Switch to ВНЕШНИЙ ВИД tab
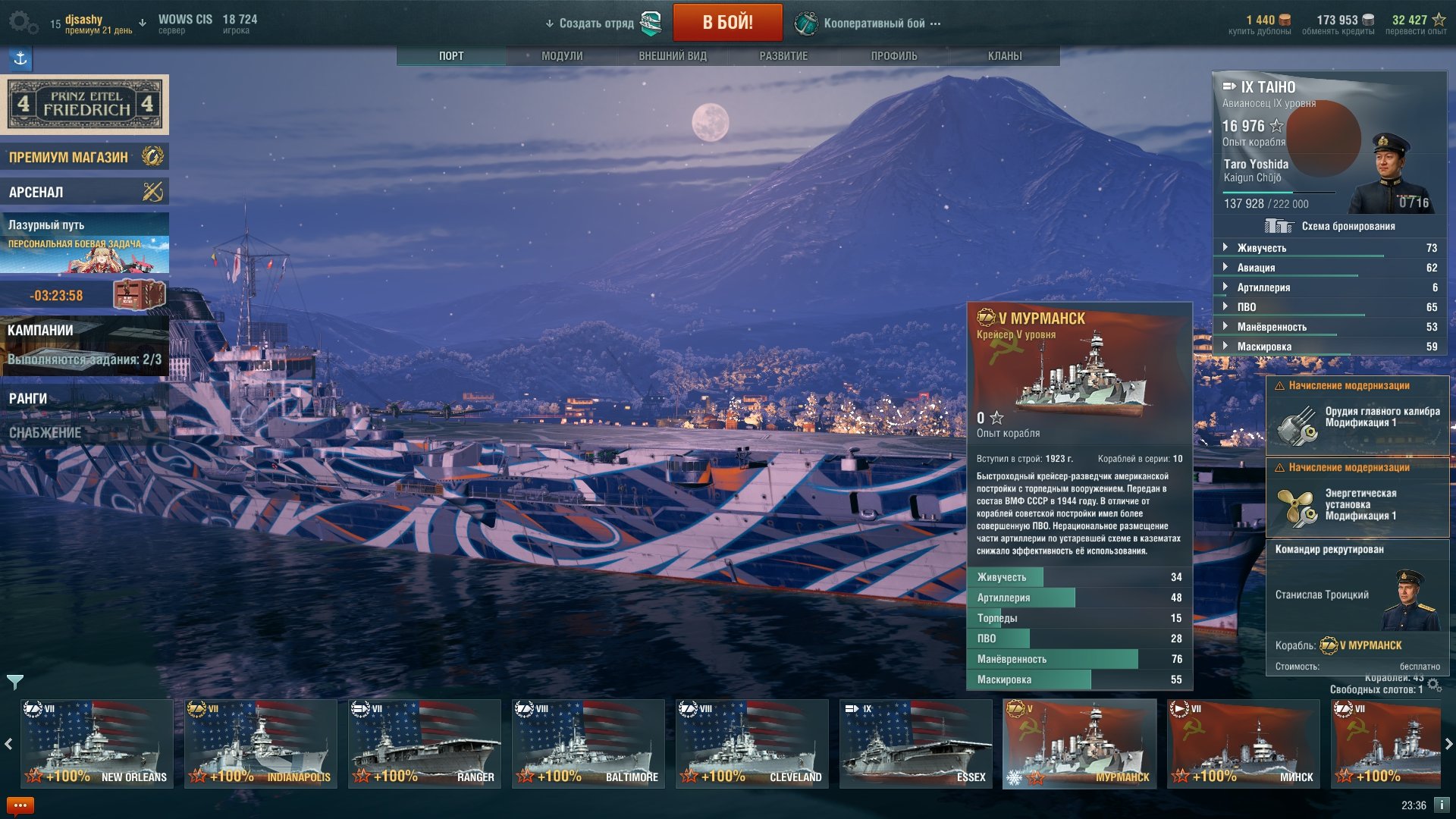The width and height of the screenshot is (1456, 819). [673, 56]
